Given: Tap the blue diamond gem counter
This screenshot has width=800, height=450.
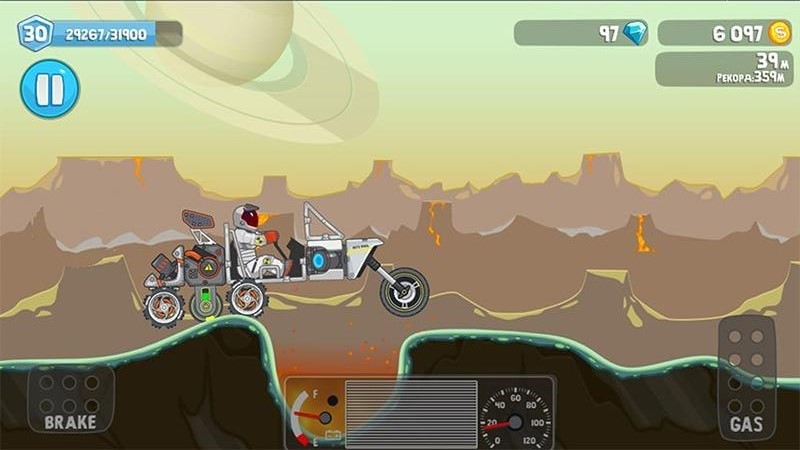Looking at the screenshot, I should click(581, 33).
